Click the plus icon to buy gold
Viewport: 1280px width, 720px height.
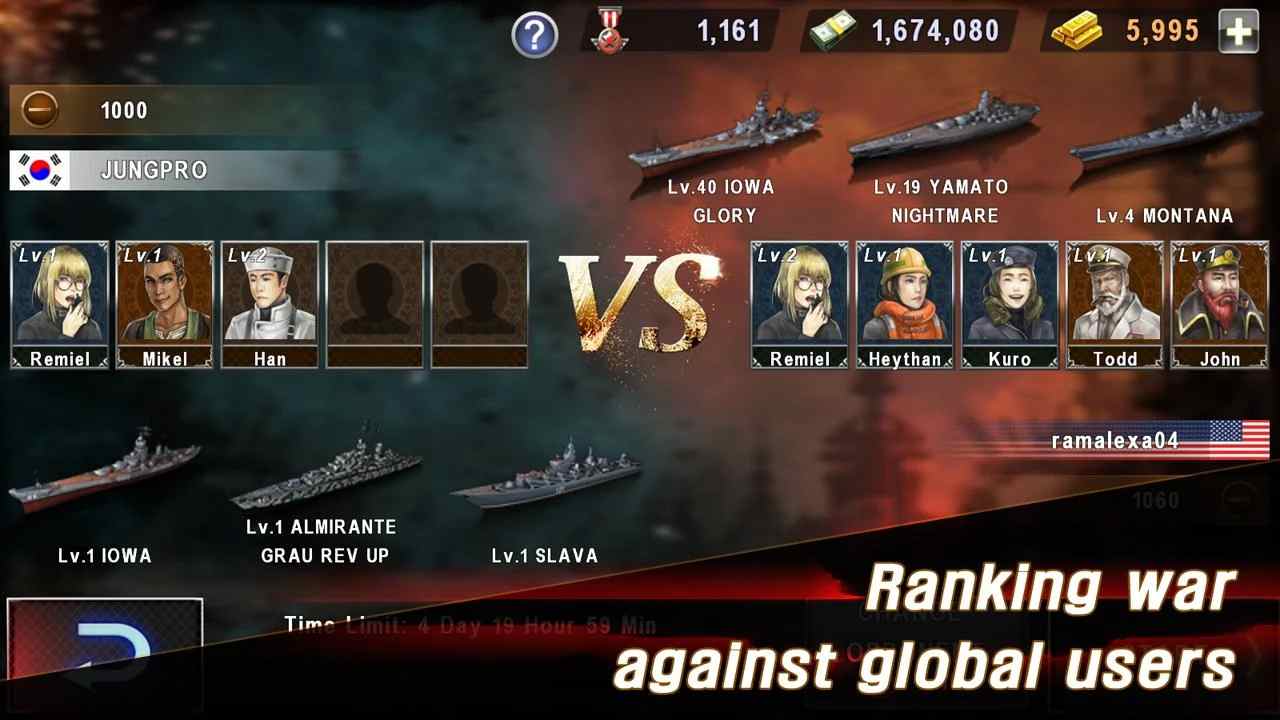click(1240, 32)
